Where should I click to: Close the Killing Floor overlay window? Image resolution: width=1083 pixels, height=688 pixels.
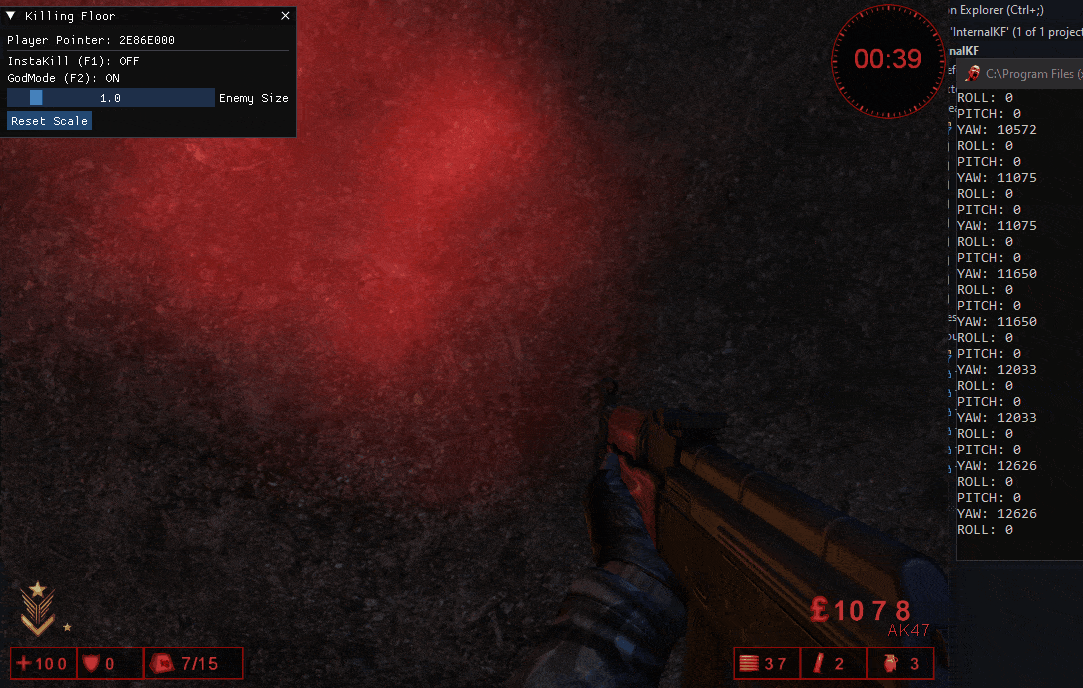285,16
